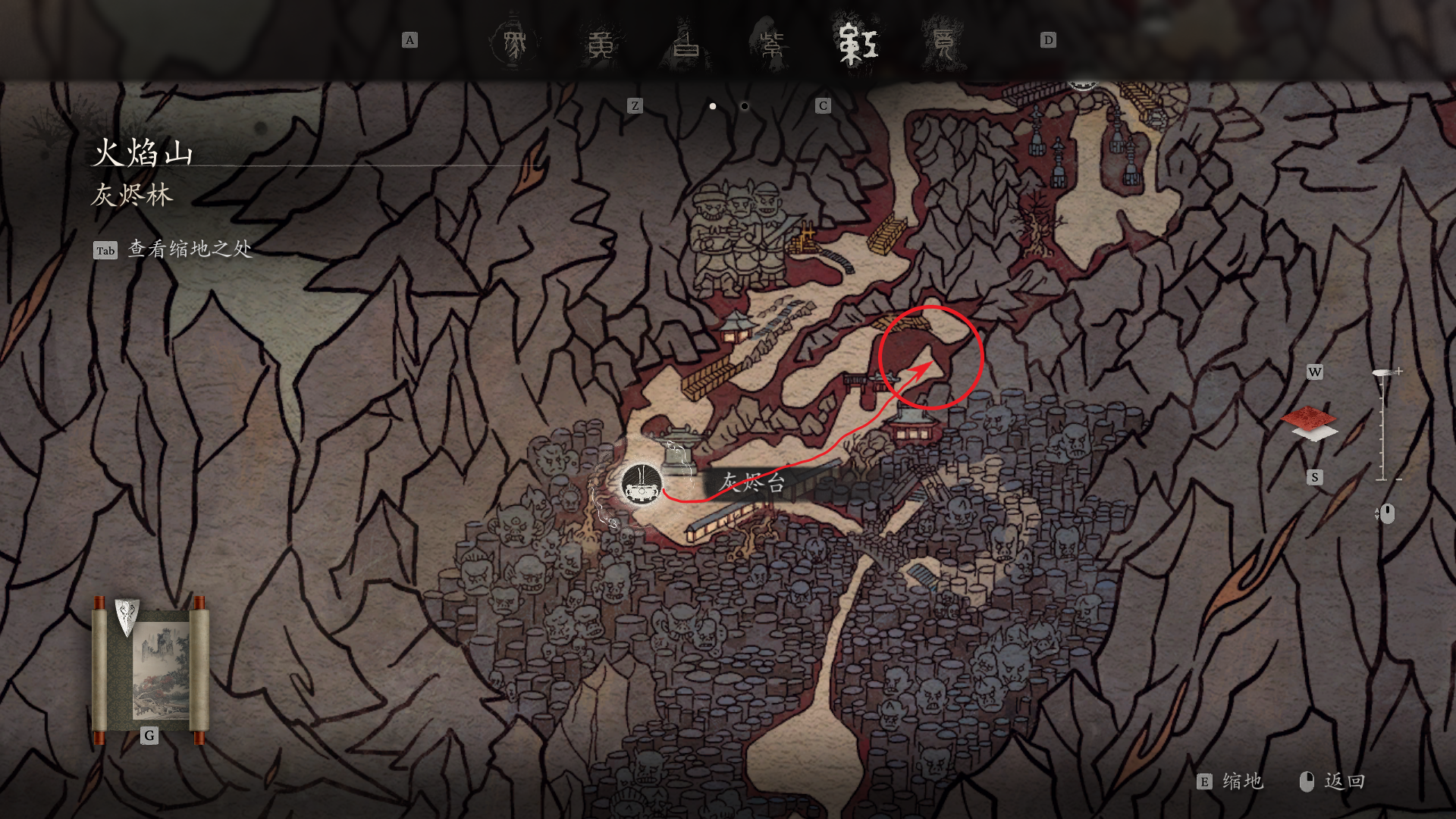1456x819 pixels.
Task: Zoom out with the minus mark
Action: 1398,479
